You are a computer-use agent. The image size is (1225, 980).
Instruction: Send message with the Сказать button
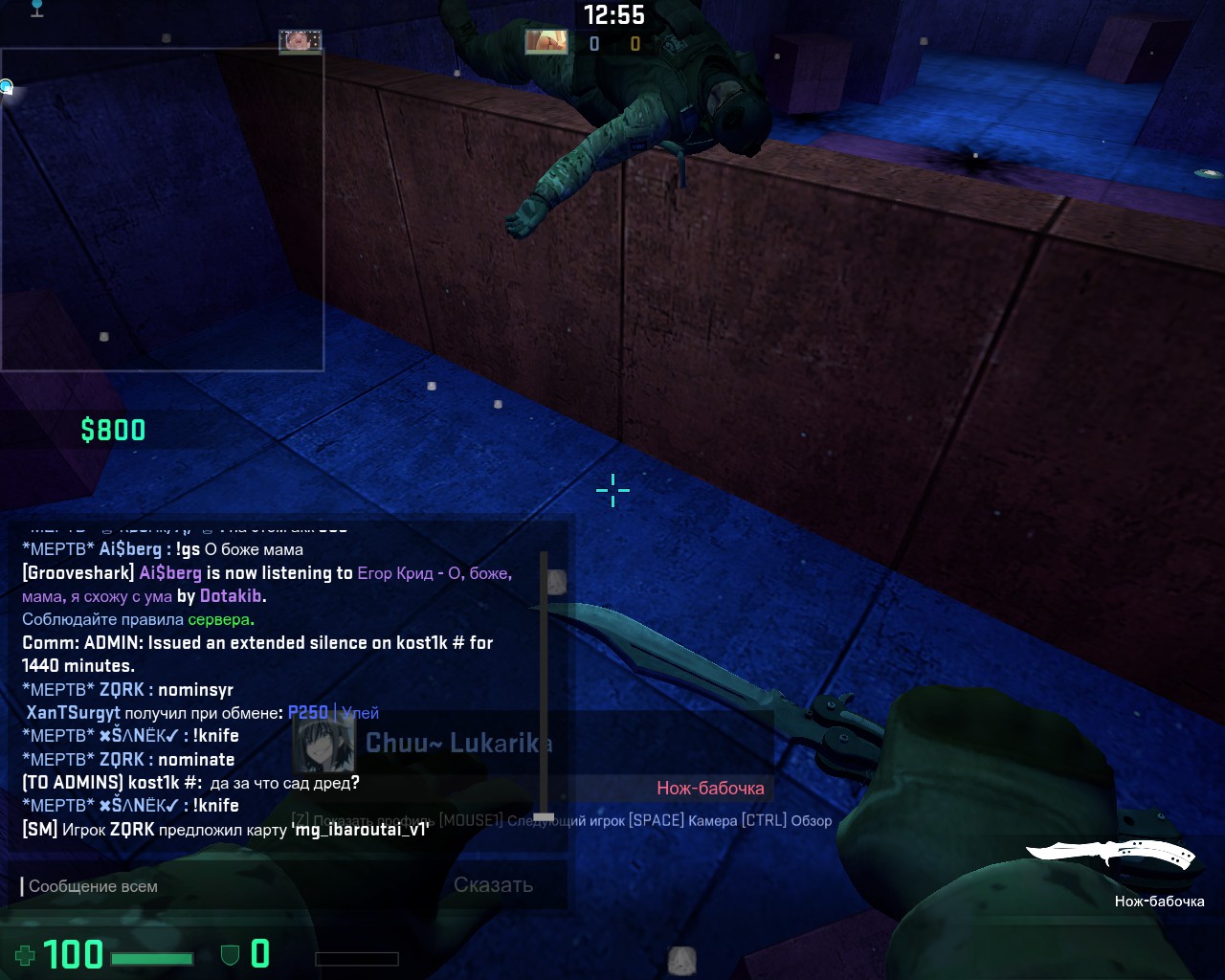493,885
